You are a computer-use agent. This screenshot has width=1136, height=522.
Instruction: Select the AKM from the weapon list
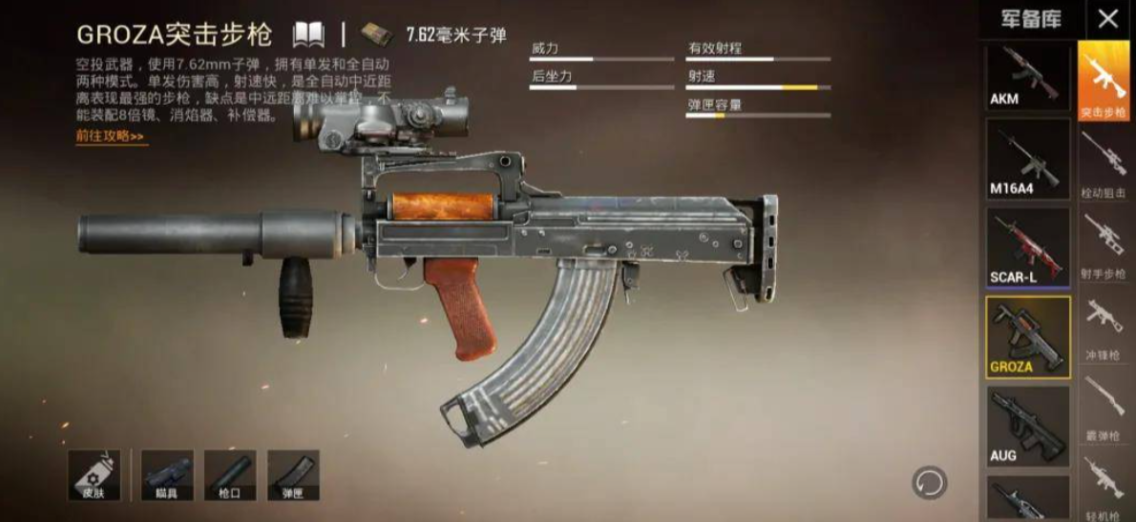coord(1028,77)
